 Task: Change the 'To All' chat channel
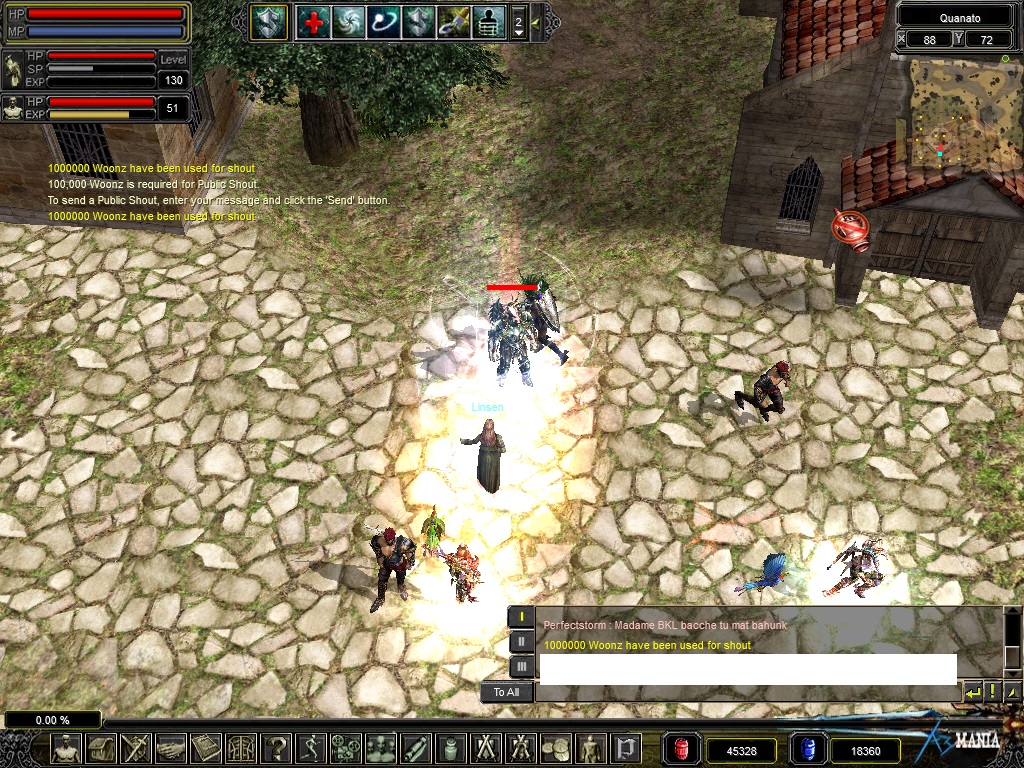tap(506, 692)
